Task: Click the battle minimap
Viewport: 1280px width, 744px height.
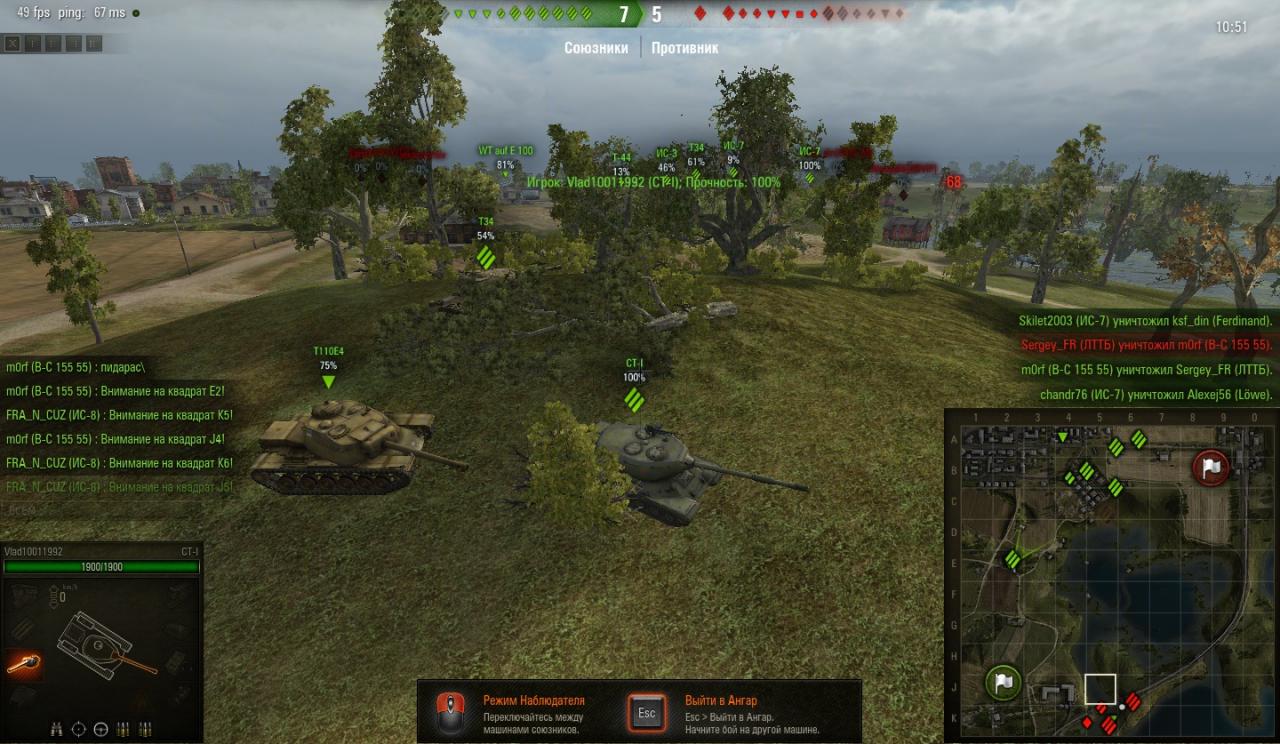Action: click(1110, 576)
